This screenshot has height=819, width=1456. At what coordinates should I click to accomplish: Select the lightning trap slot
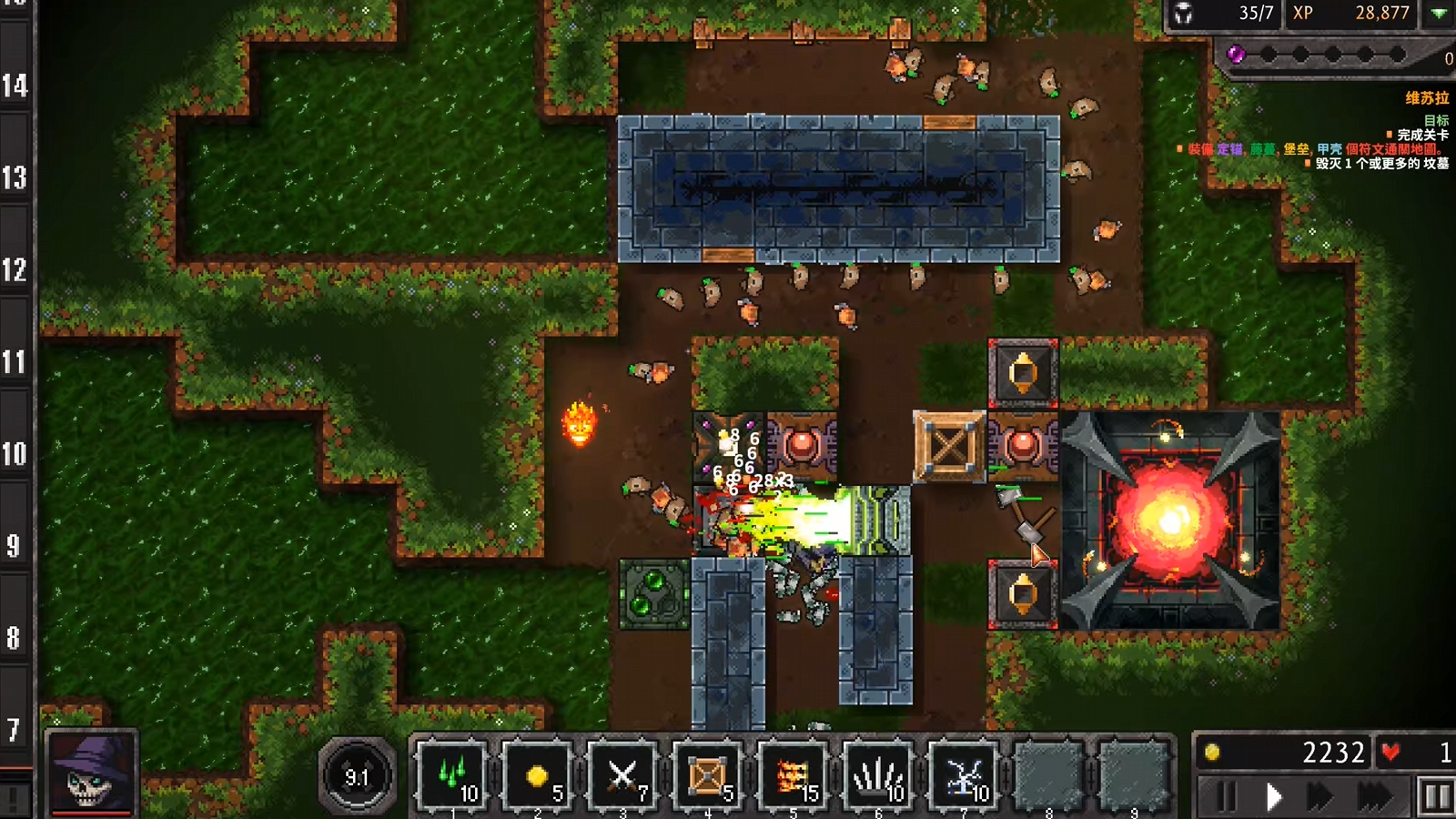pyautogui.click(x=963, y=776)
